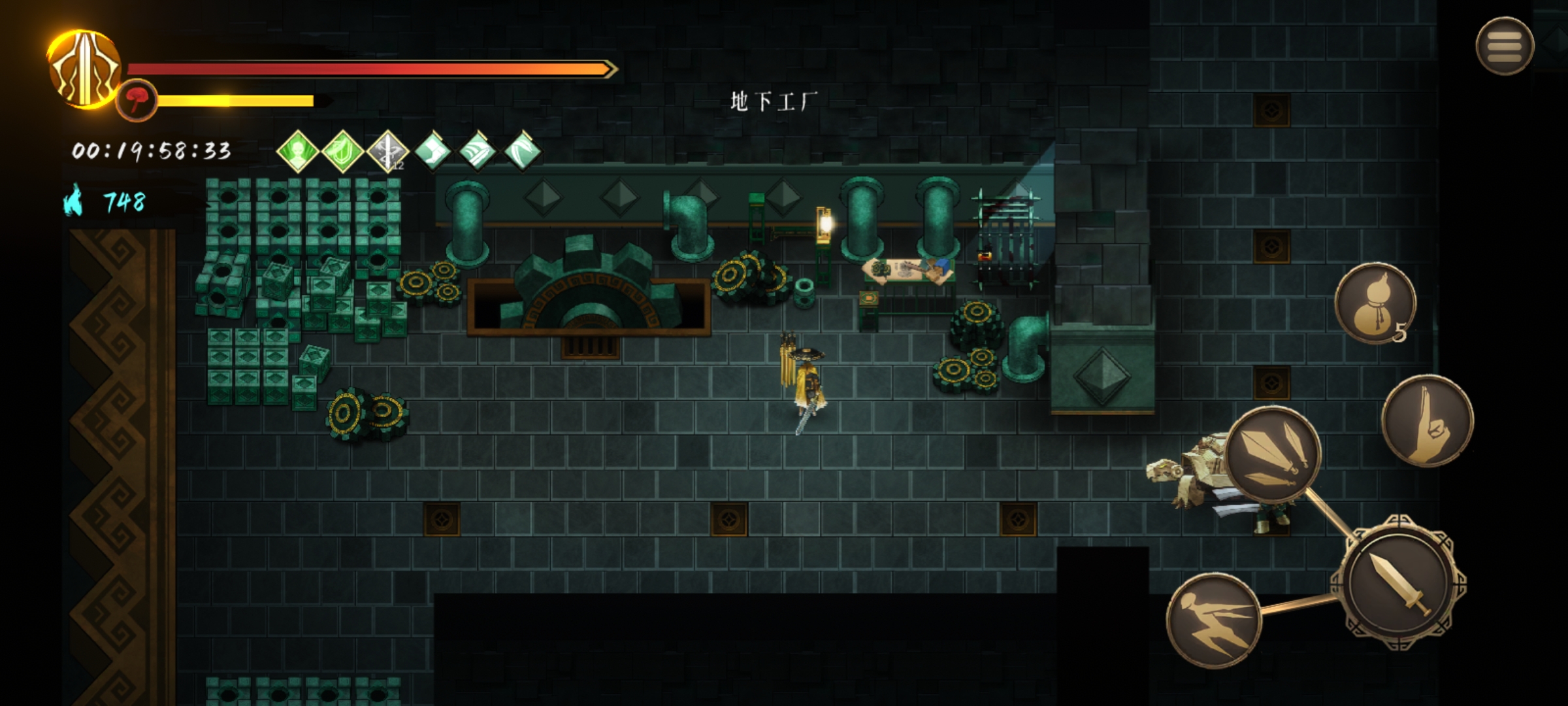Activate the two-finger hand seal skill
The height and width of the screenshot is (706, 1568).
point(1428,422)
